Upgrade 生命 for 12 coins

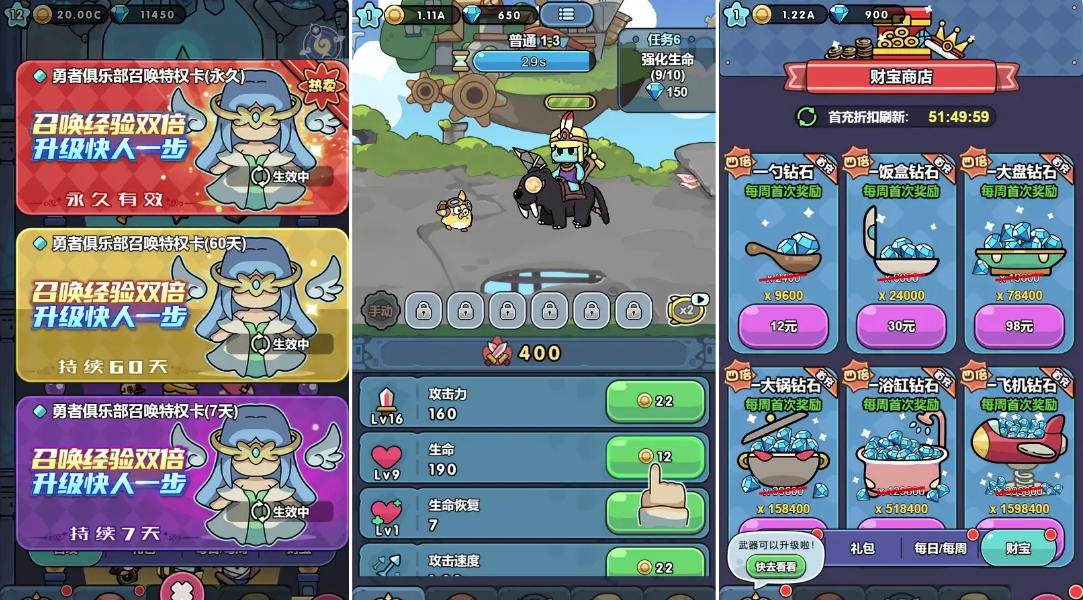click(x=655, y=456)
